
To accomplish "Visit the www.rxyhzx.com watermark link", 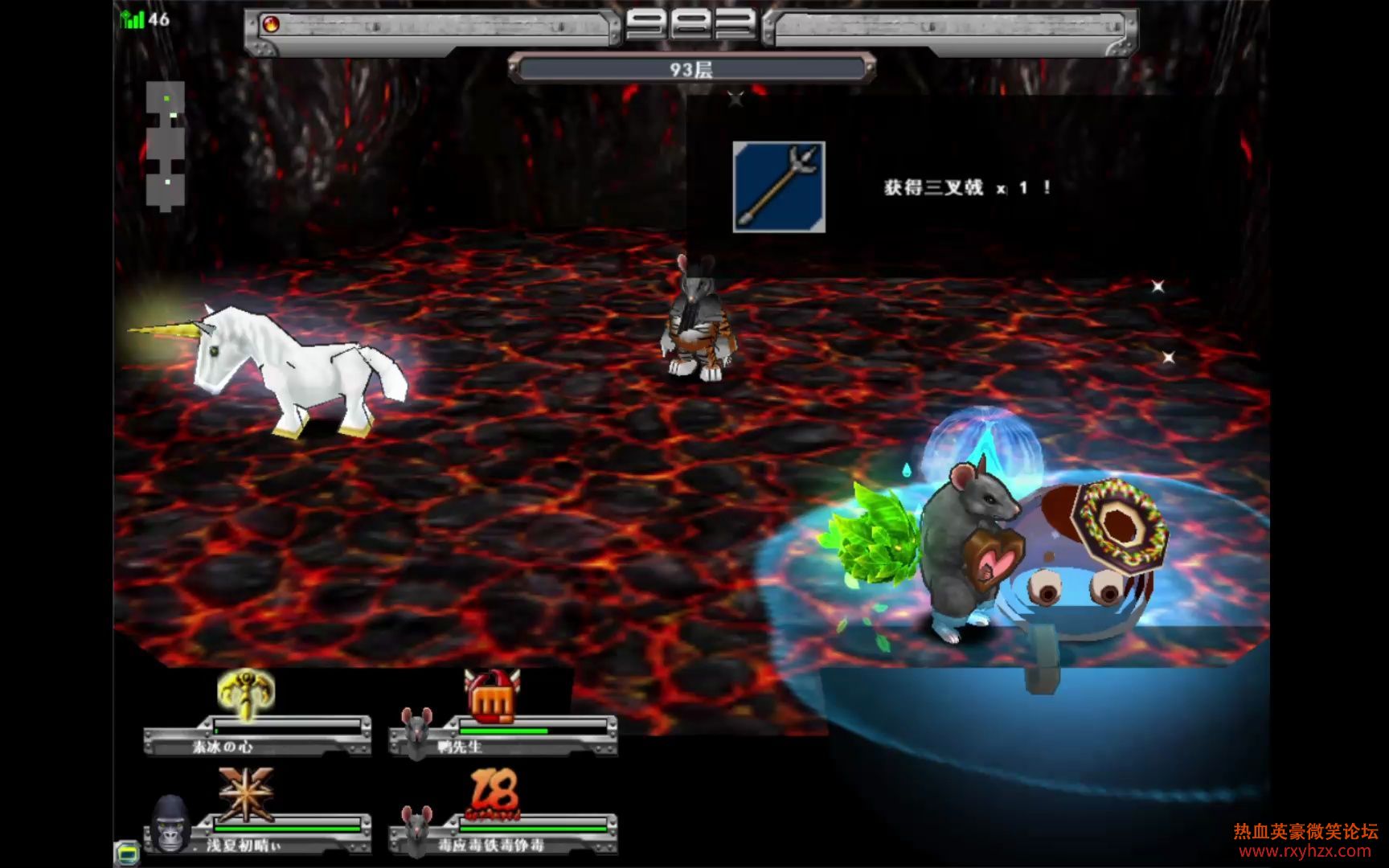I will click(1305, 851).
